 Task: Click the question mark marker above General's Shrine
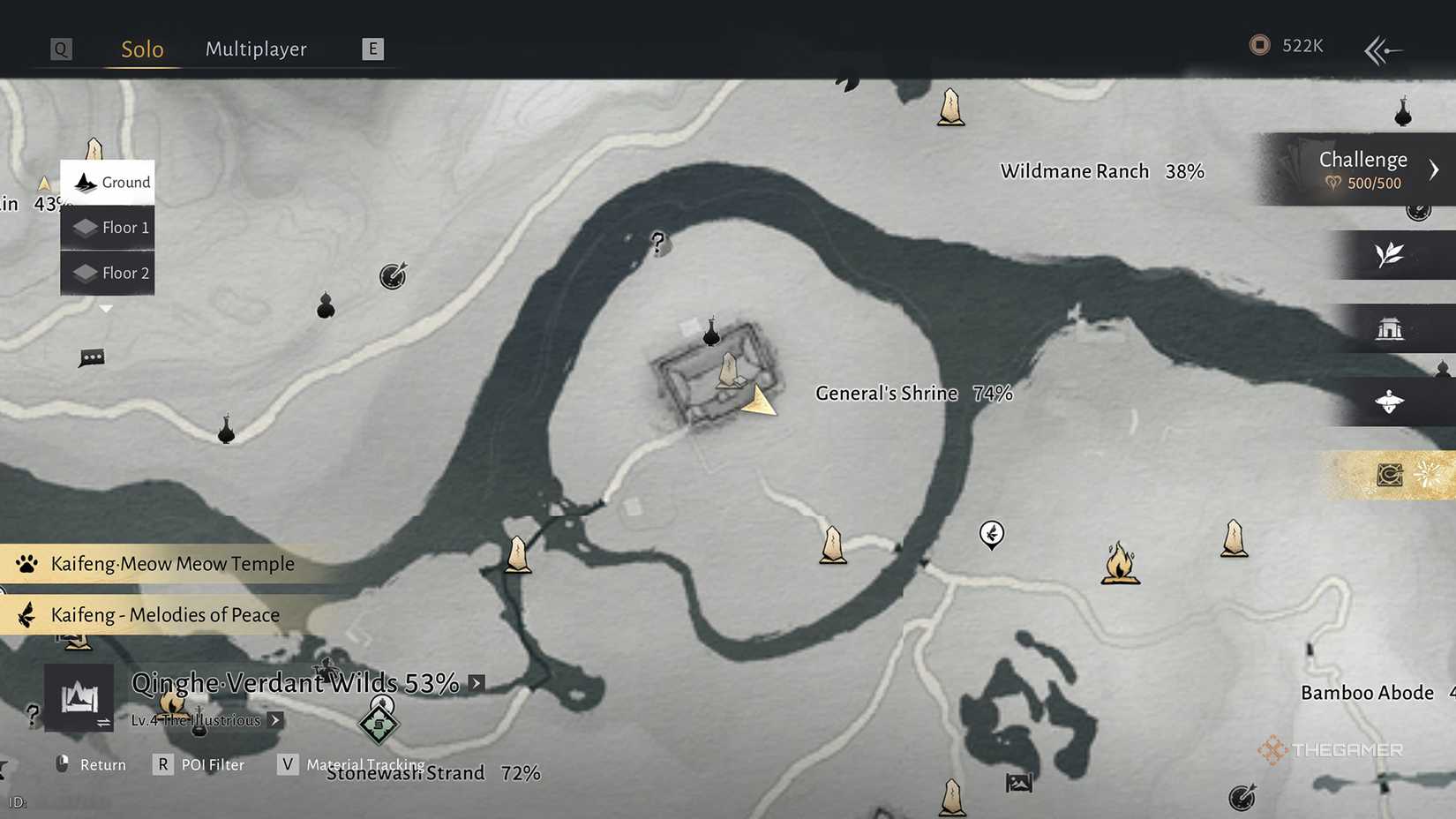point(657,243)
